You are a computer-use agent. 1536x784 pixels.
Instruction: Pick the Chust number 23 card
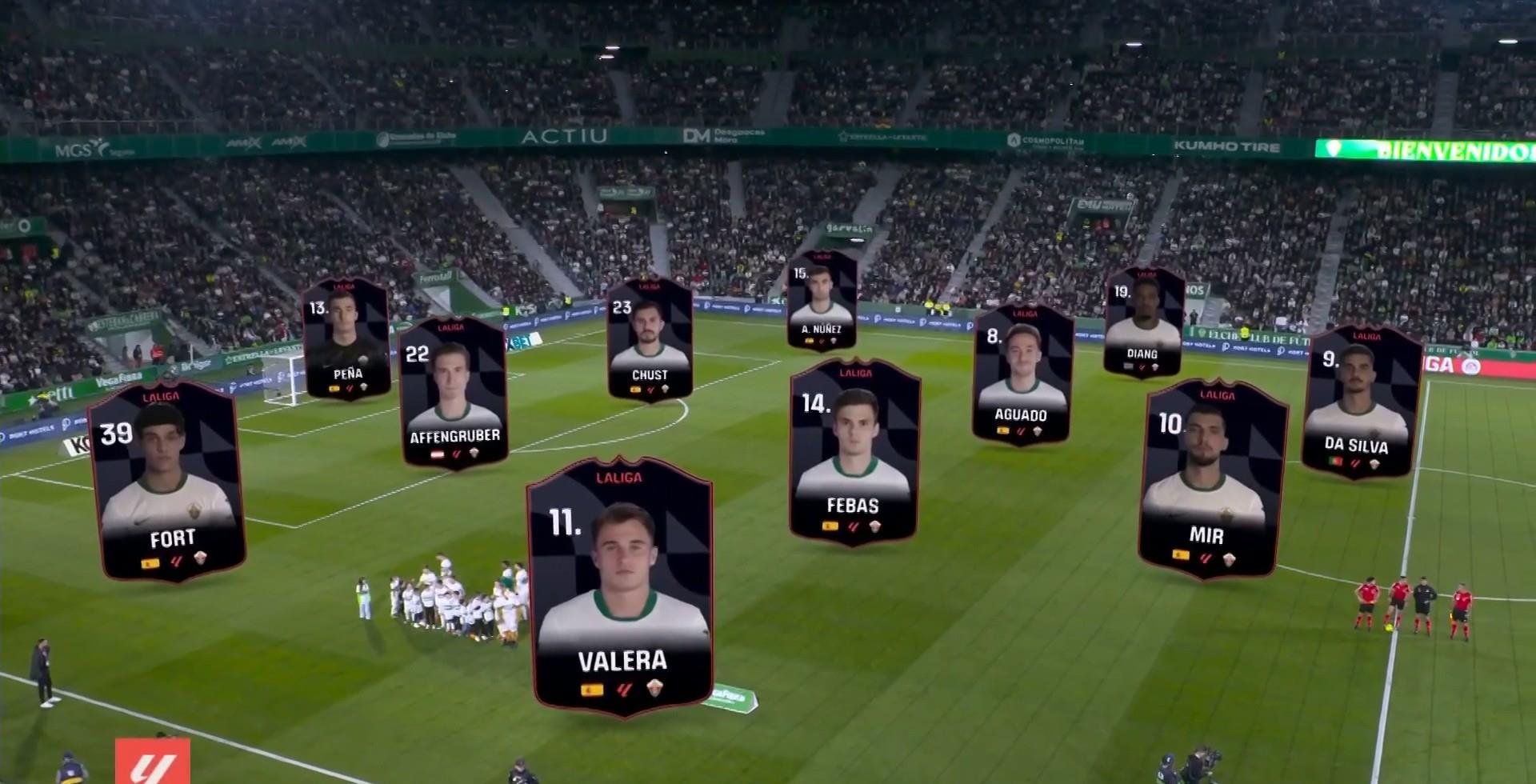click(x=650, y=339)
